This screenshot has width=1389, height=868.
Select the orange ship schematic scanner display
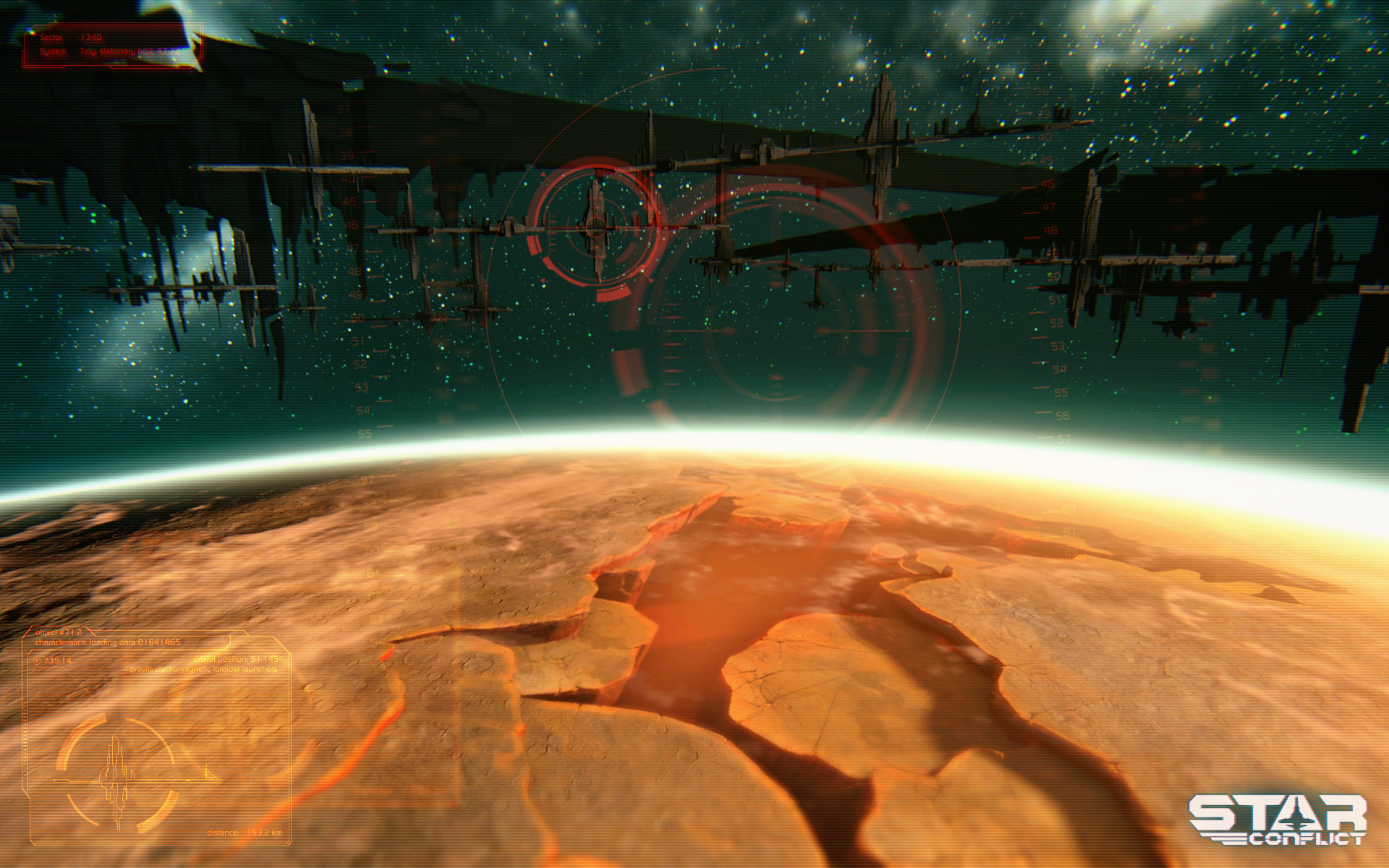click(x=116, y=774)
